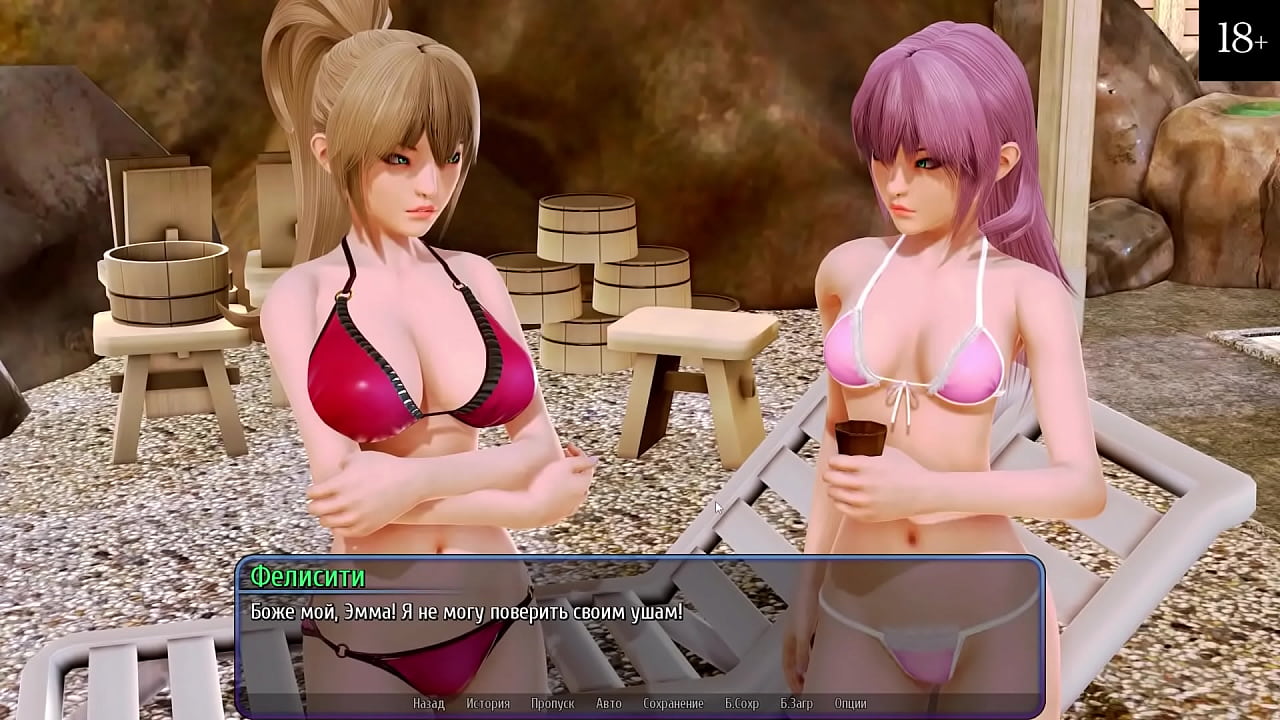This screenshot has height=720, width=1280.
Task: Quick load with Б.Загр
Action: pos(796,704)
